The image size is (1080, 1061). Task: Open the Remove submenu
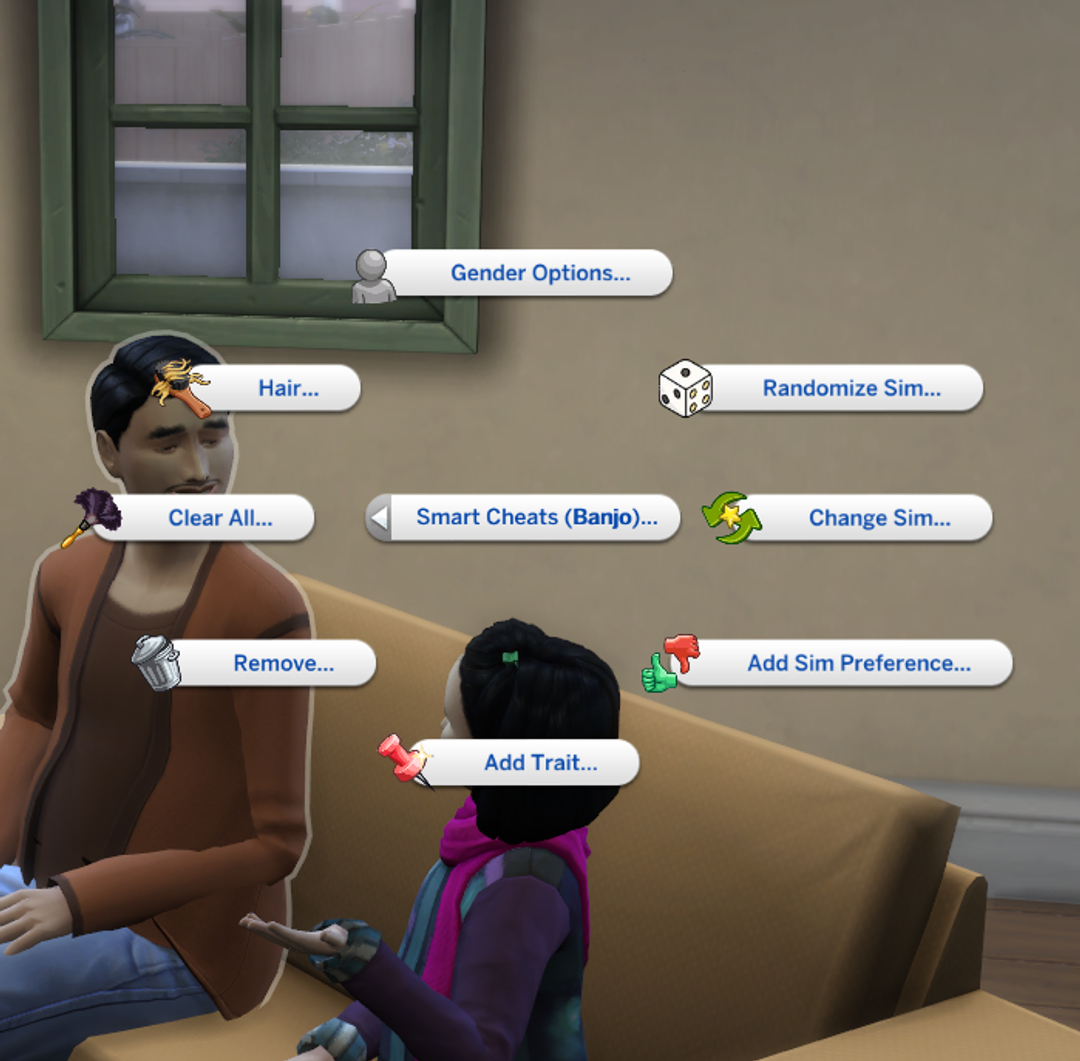[x=283, y=663]
